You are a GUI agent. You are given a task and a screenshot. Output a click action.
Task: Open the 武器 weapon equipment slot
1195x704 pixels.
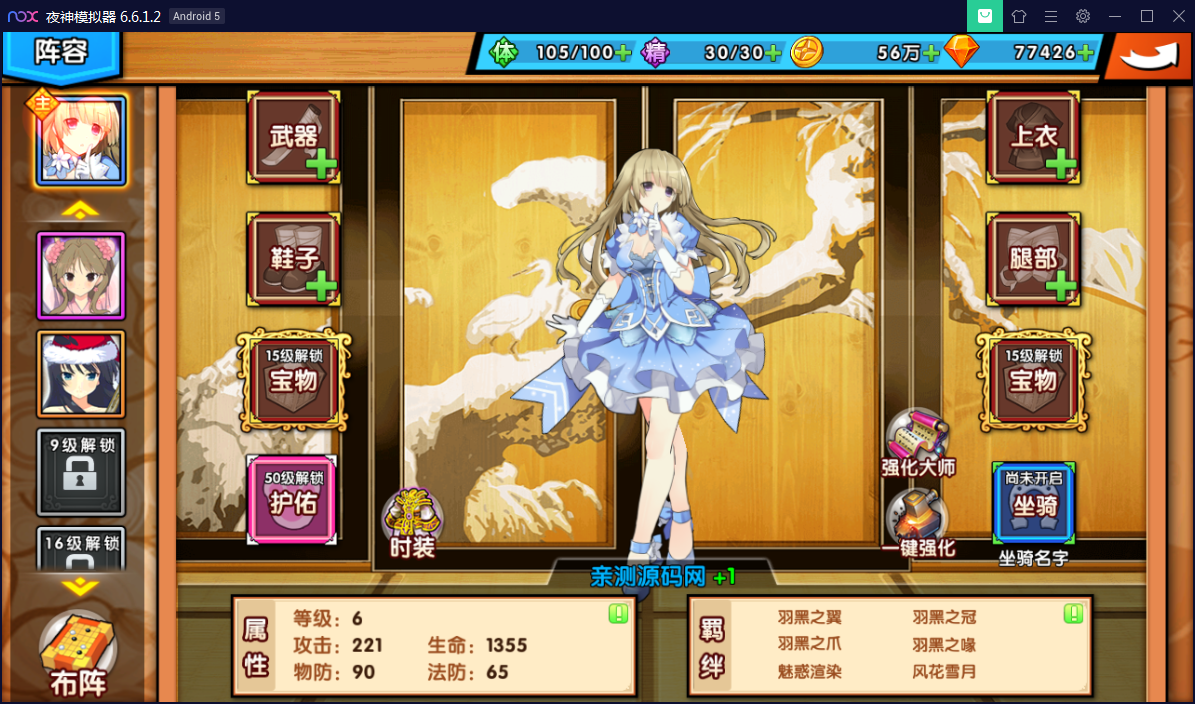[294, 138]
